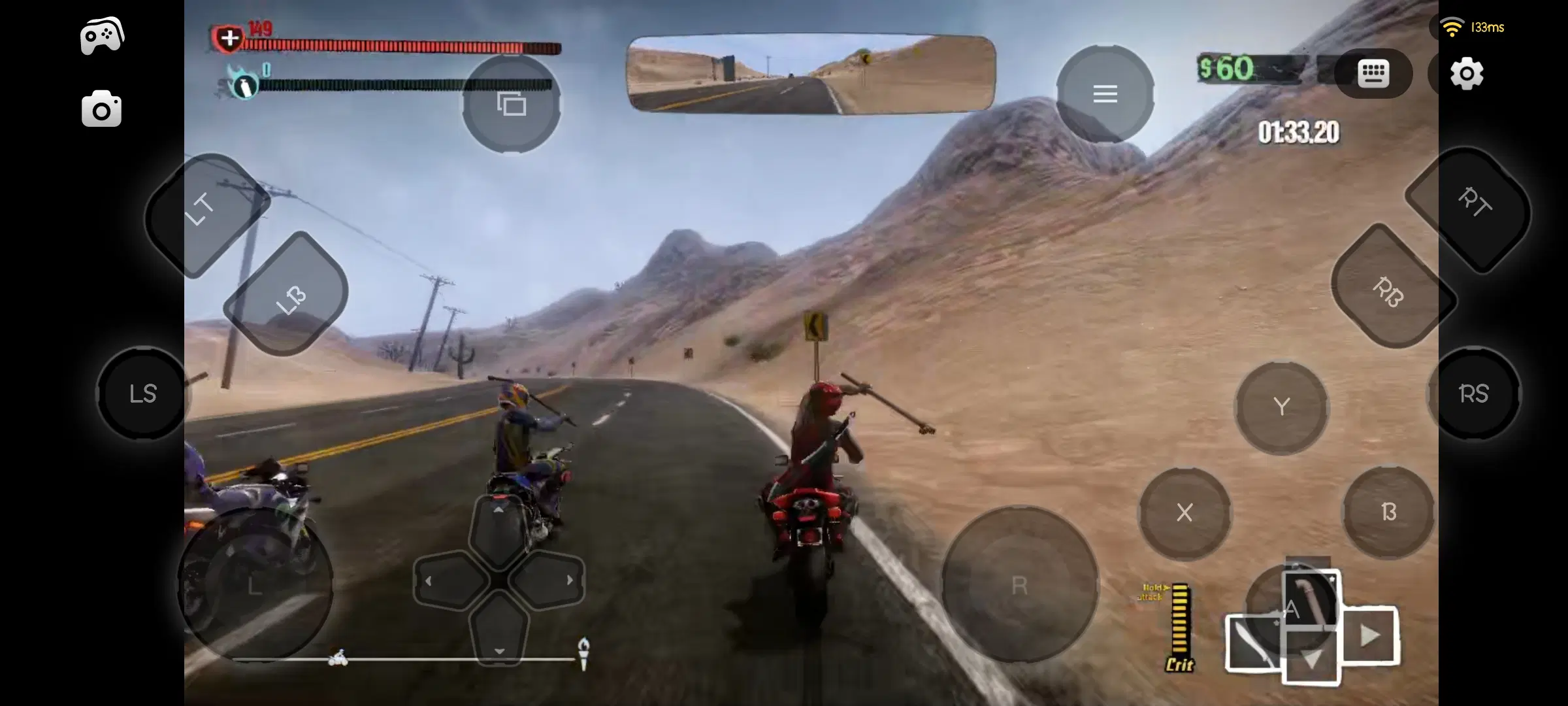Open the settings gear icon
The image size is (1568, 706).
[1468, 74]
